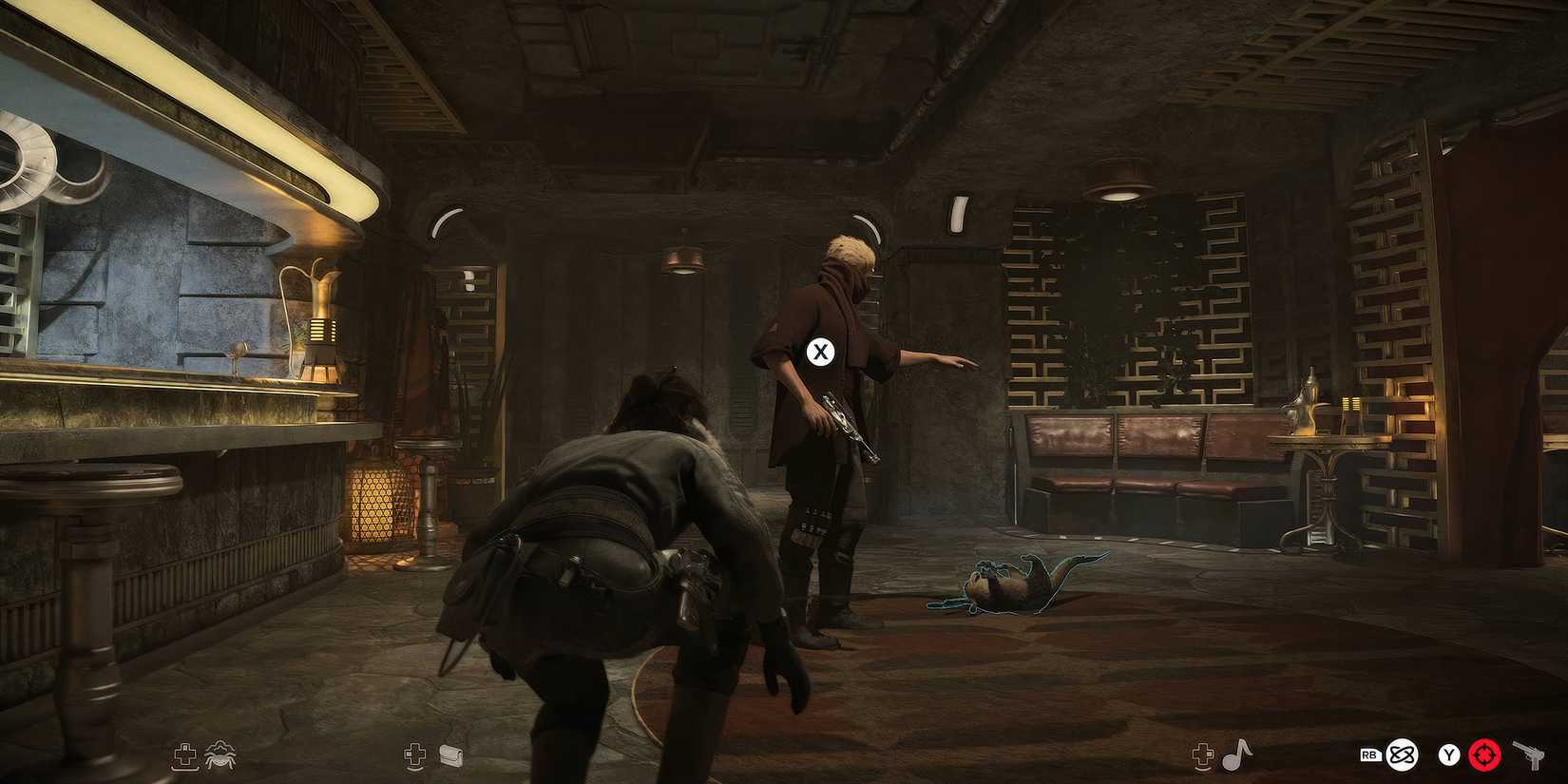Toggle the red adrenaline reticle indicator

pos(1482,755)
